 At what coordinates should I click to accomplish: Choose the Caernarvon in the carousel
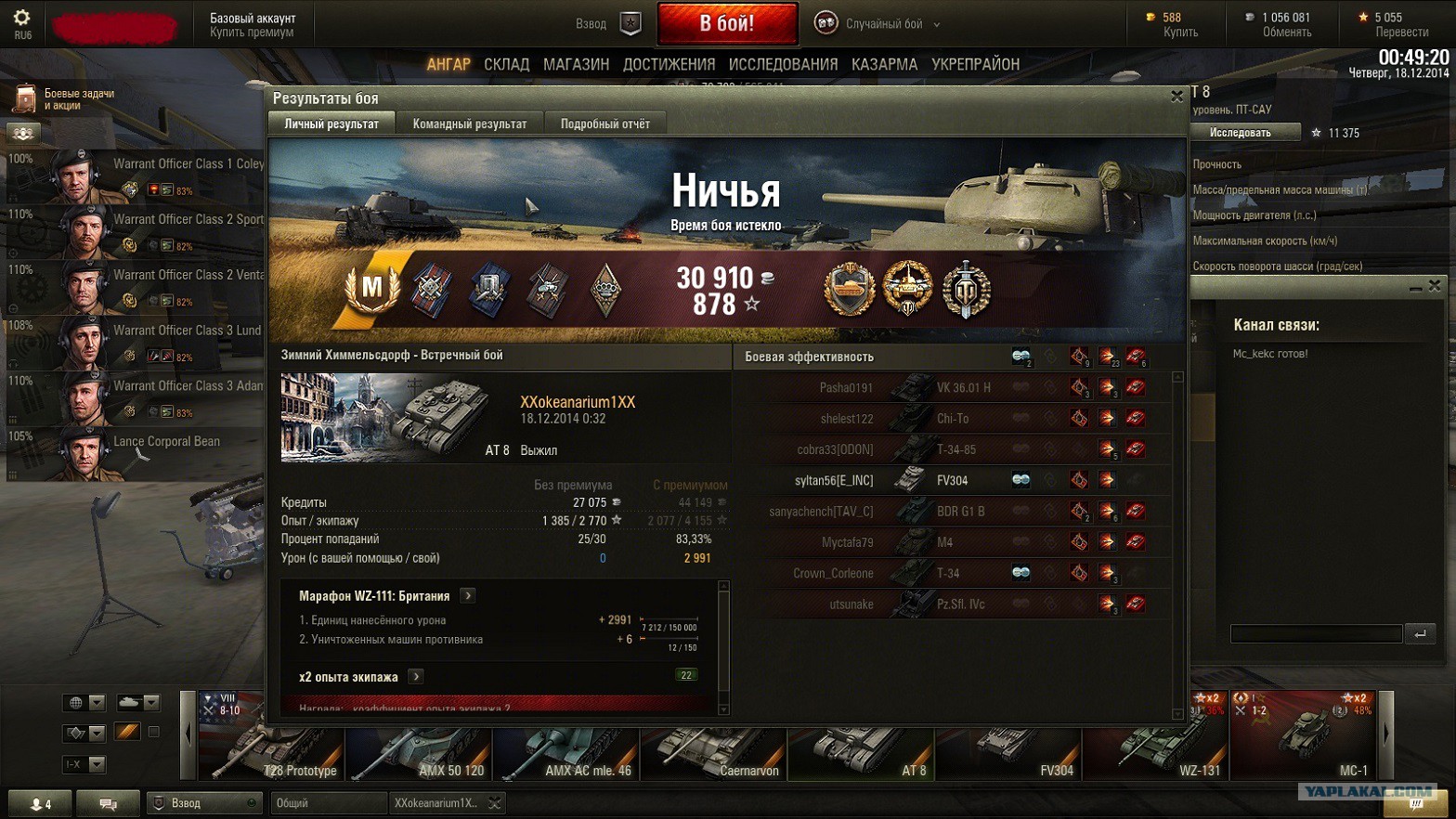[714, 750]
